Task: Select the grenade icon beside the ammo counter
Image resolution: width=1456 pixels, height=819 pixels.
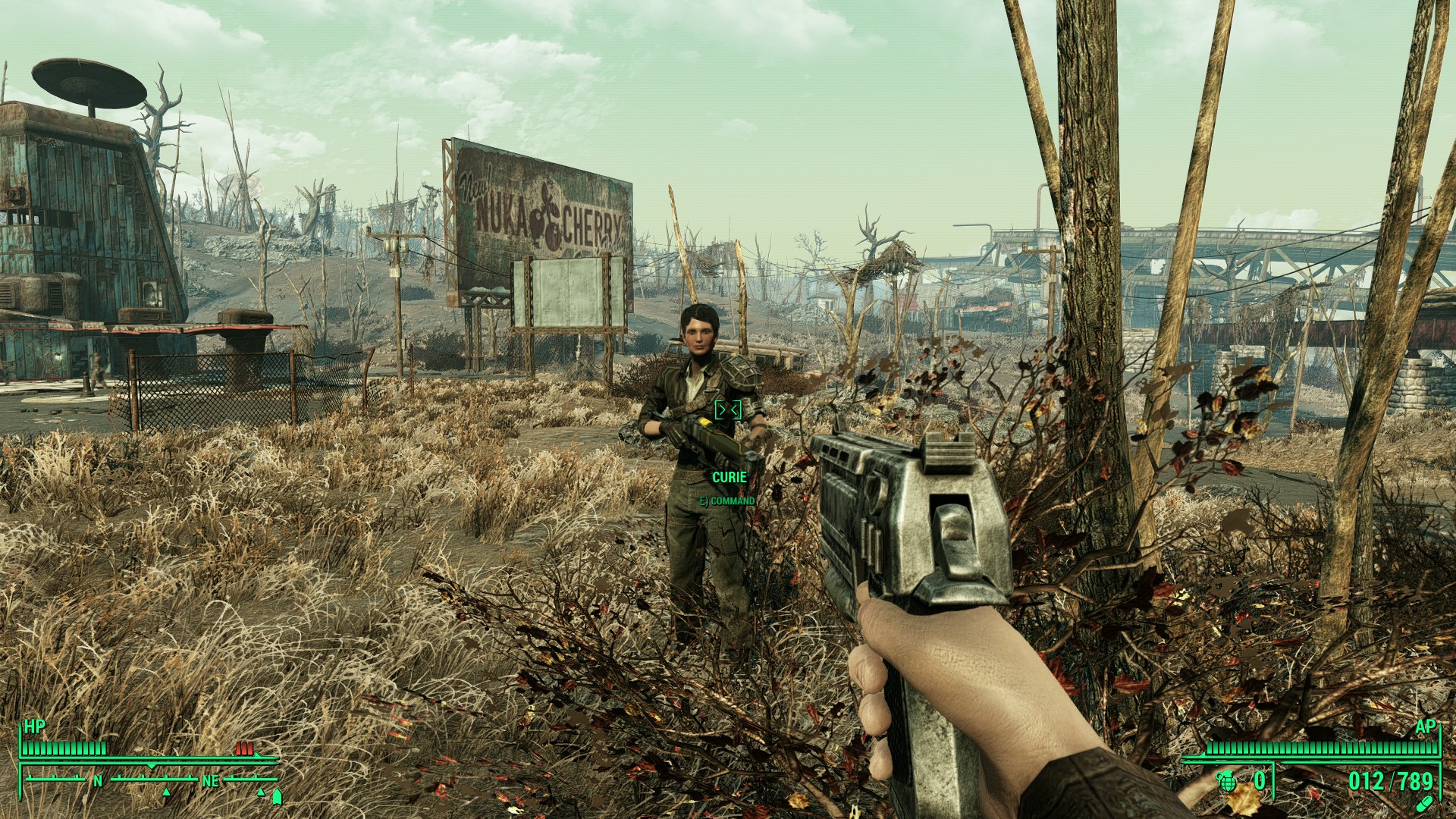Action: [x=1227, y=781]
